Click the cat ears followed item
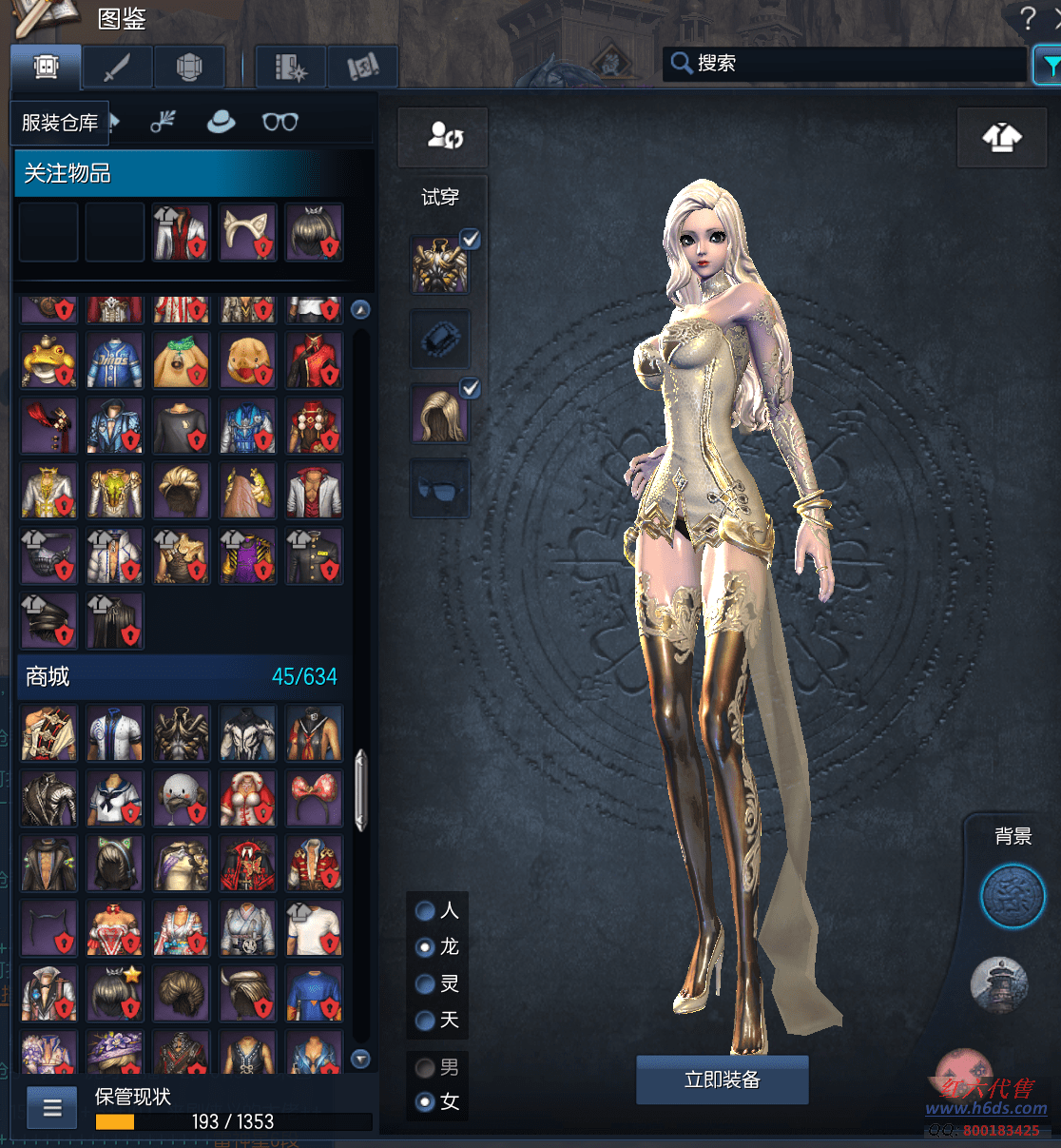This screenshot has height=1148, width=1061. coord(247,232)
